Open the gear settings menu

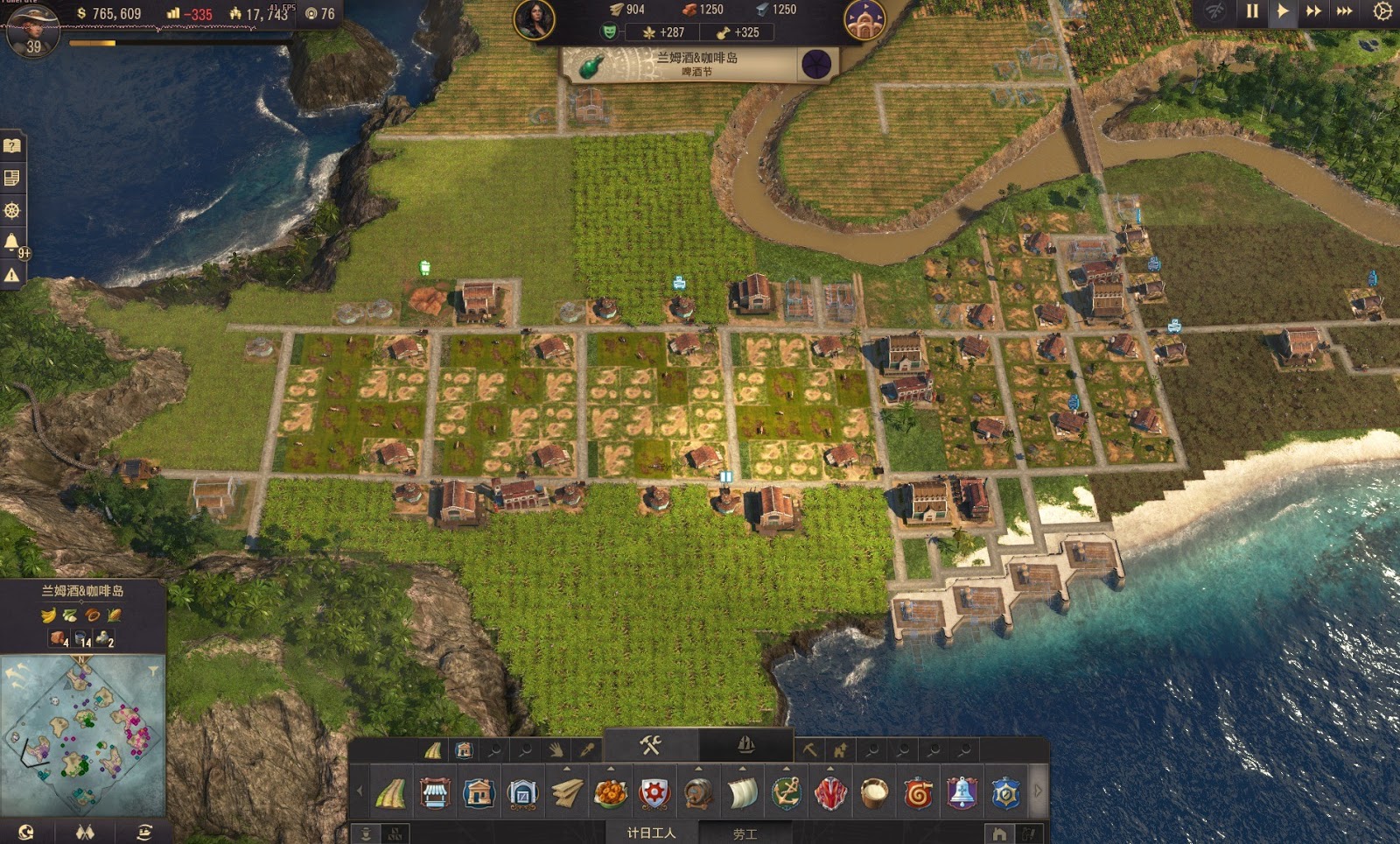tap(1382, 11)
